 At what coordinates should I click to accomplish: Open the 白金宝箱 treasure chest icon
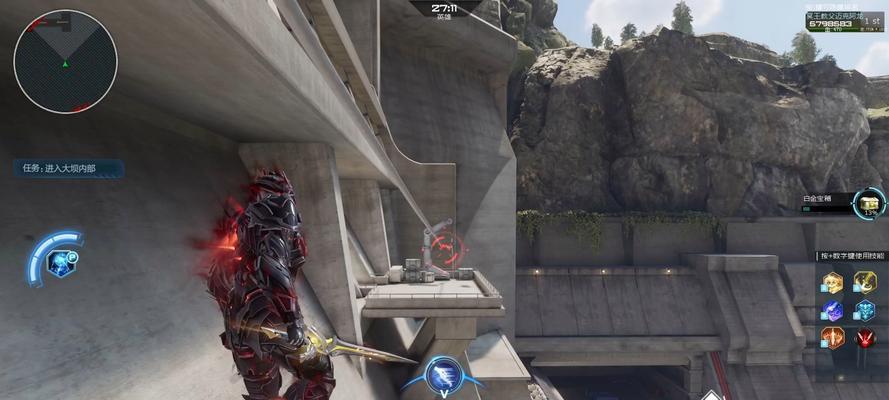point(866,205)
